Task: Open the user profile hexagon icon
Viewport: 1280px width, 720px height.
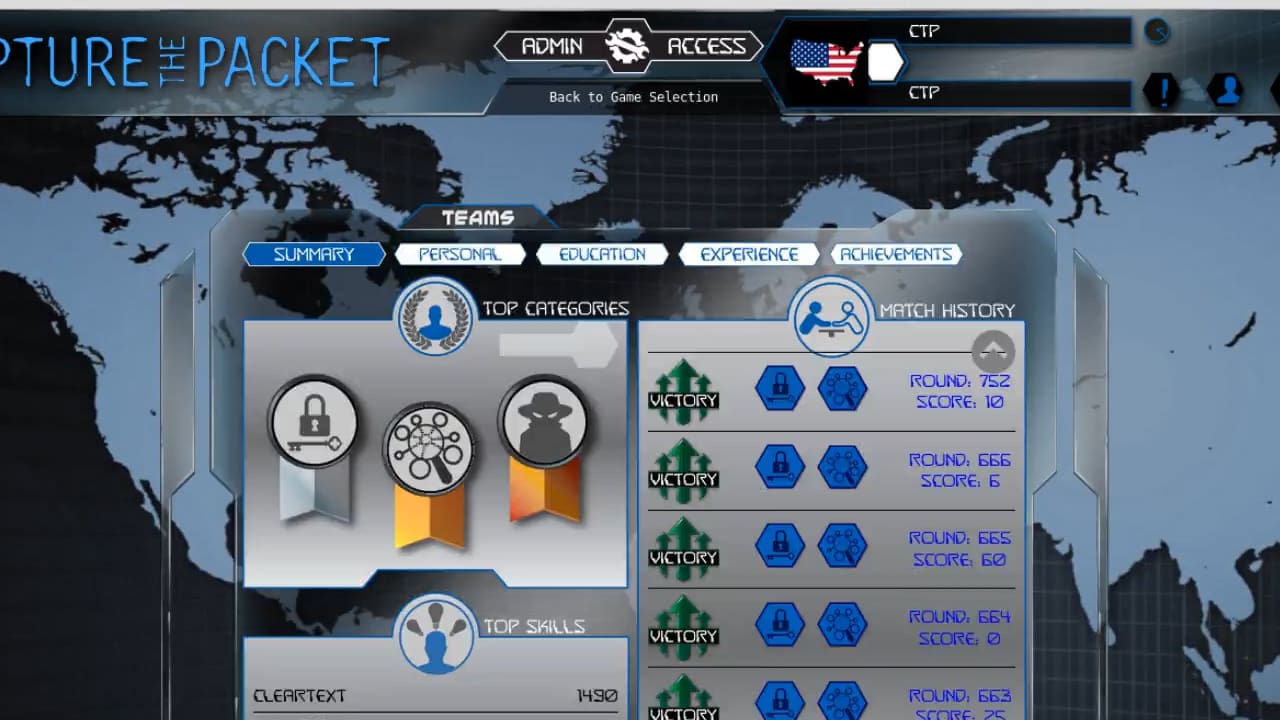Action: tap(1227, 90)
